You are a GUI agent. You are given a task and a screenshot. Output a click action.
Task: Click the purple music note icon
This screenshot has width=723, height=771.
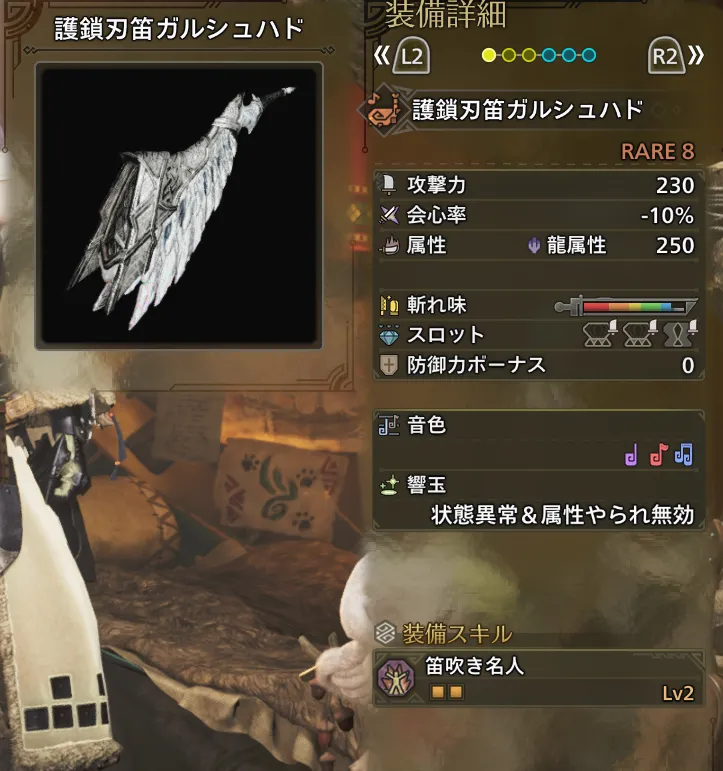630,456
